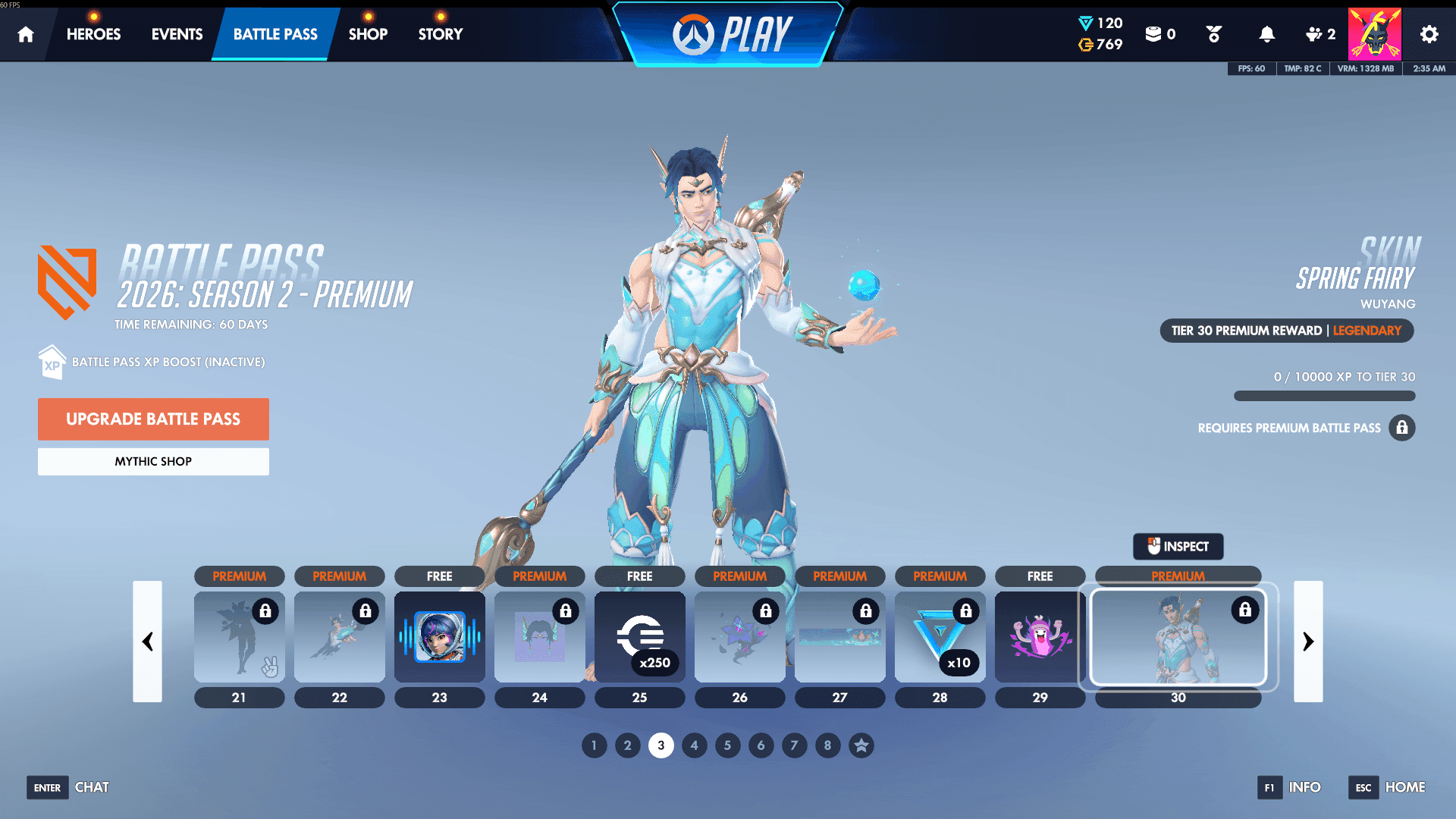Click the notifications bell icon

click(1266, 33)
